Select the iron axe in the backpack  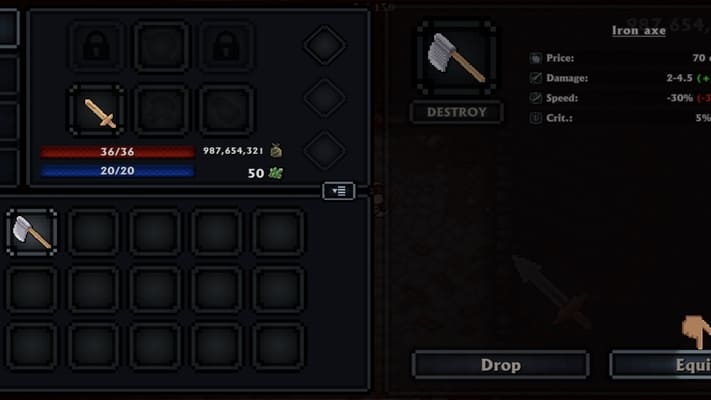pyautogui.click(x=32, y=232)
